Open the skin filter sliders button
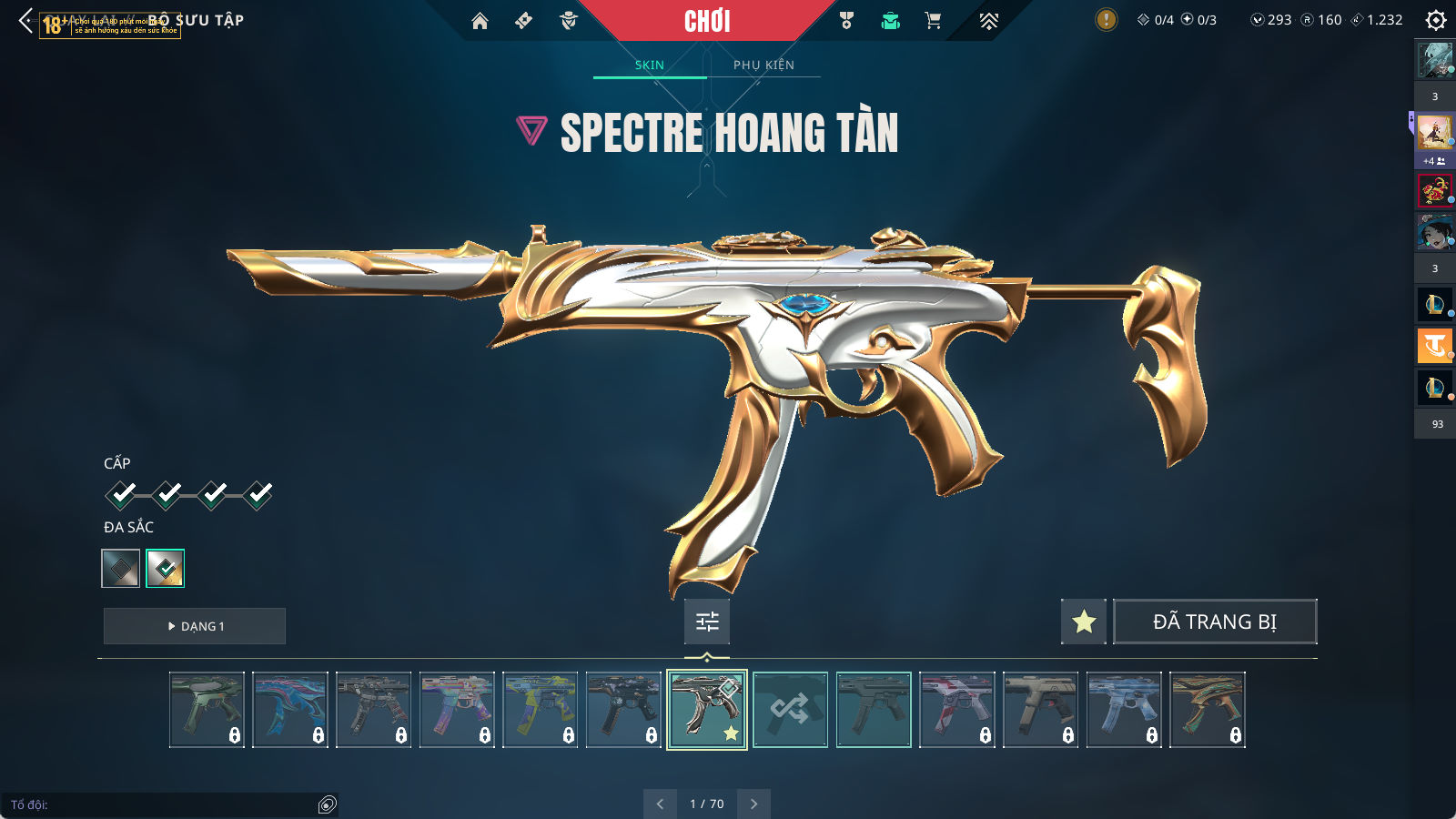 click(x=707, y=622)
